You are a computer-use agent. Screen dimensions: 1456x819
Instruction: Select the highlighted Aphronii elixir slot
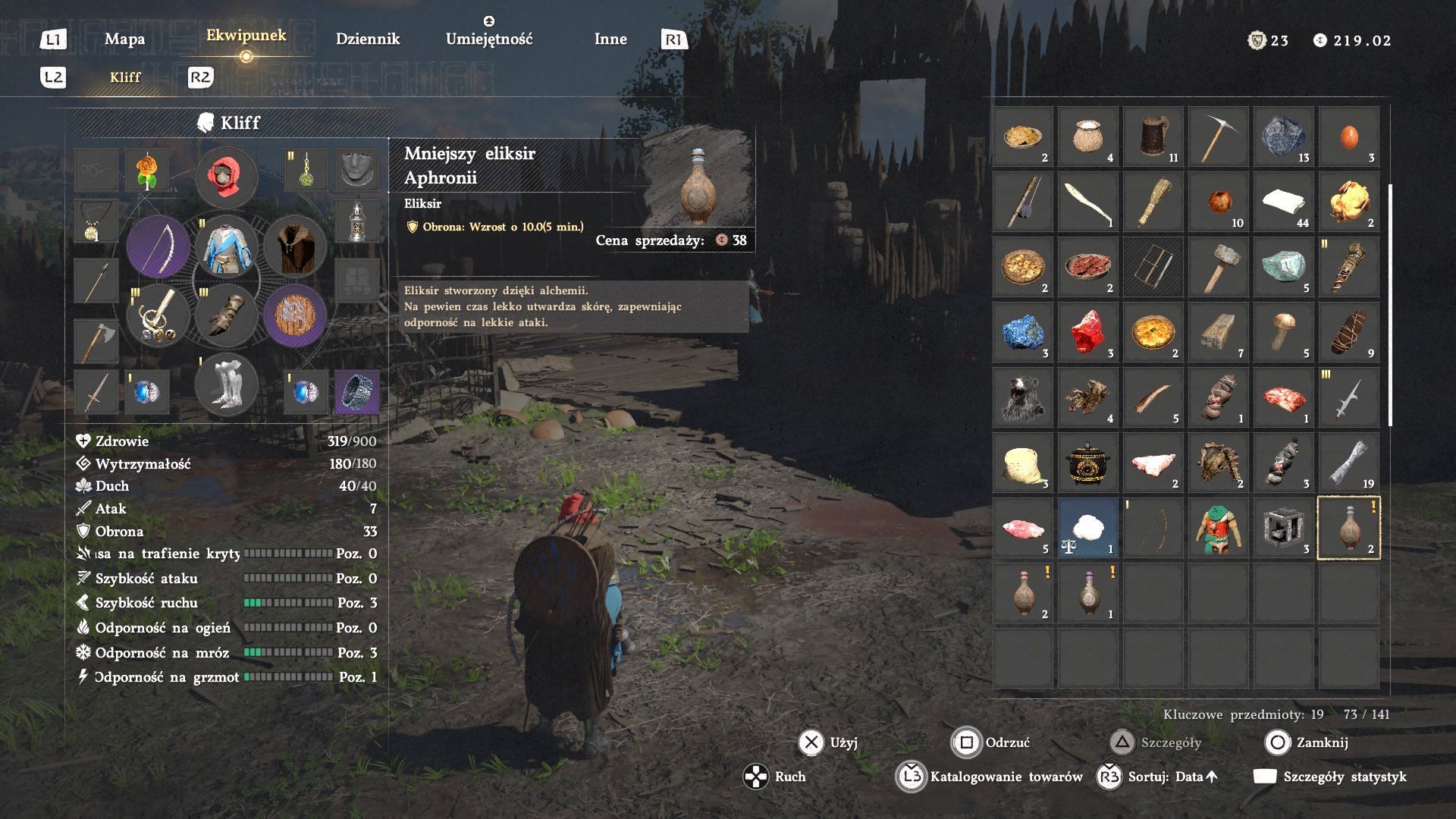point(1348,528)
